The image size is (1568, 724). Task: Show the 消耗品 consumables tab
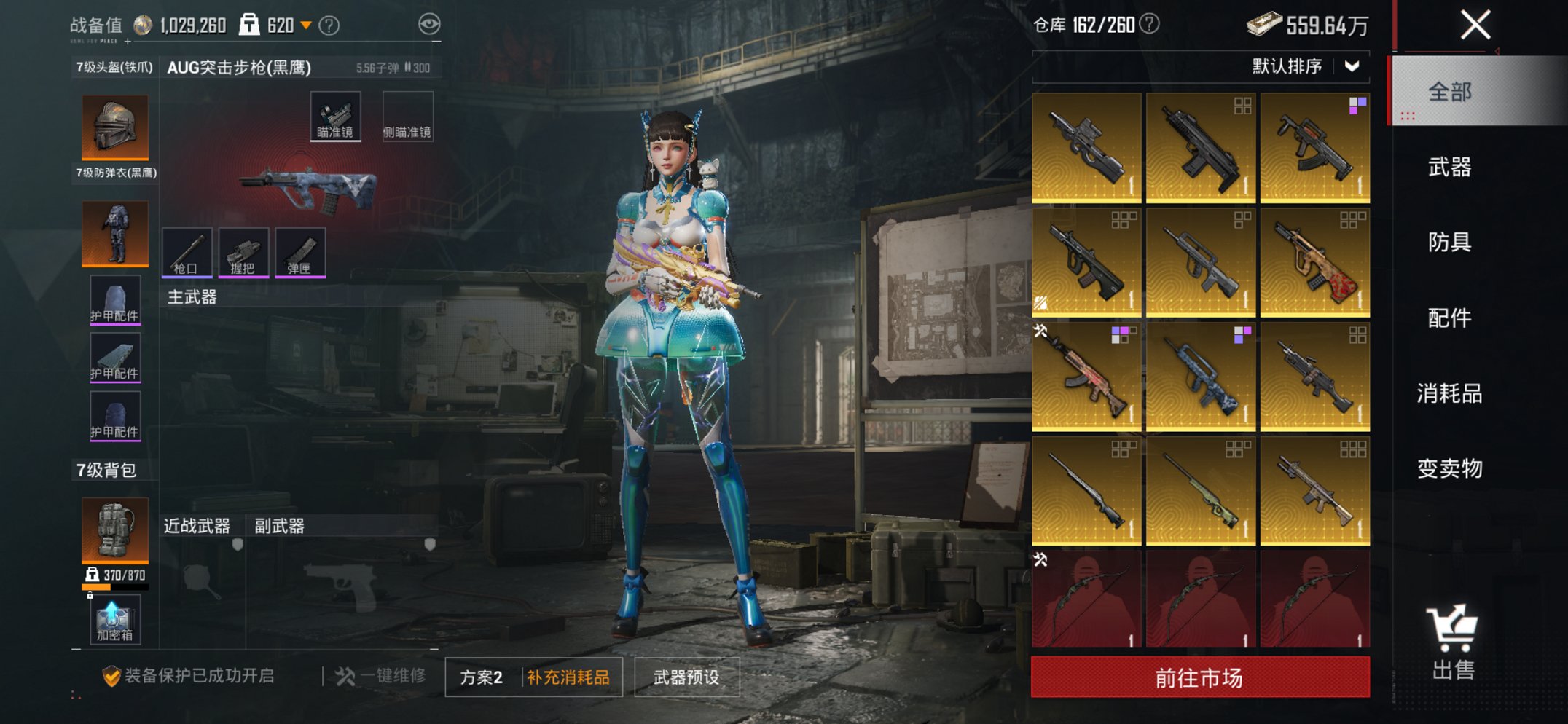tap(1449, 393)
